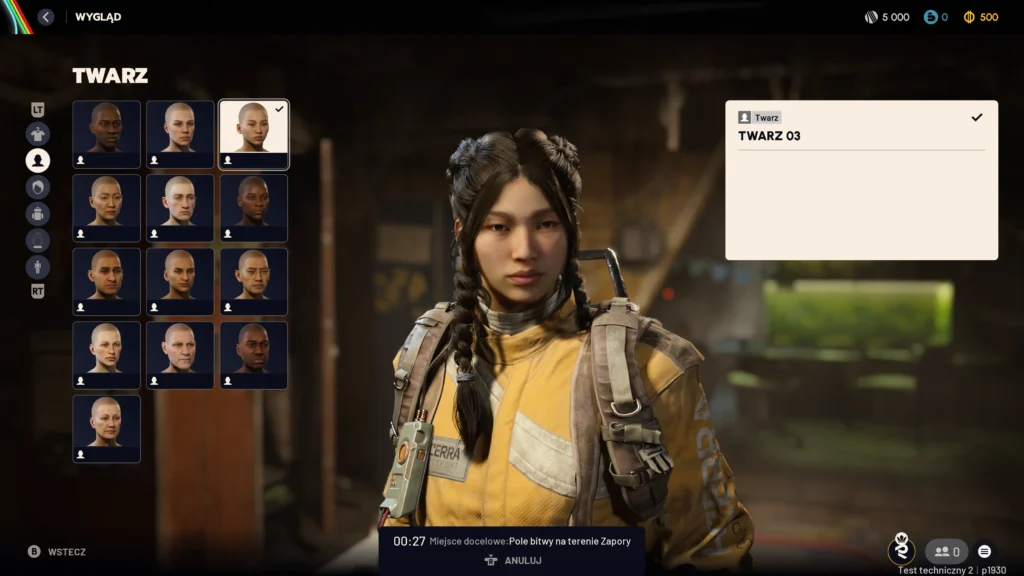Open the backpack appearance category
The height and width of the screenshot is (576, 1024).
pyautogui.click(x=38, y=213)
